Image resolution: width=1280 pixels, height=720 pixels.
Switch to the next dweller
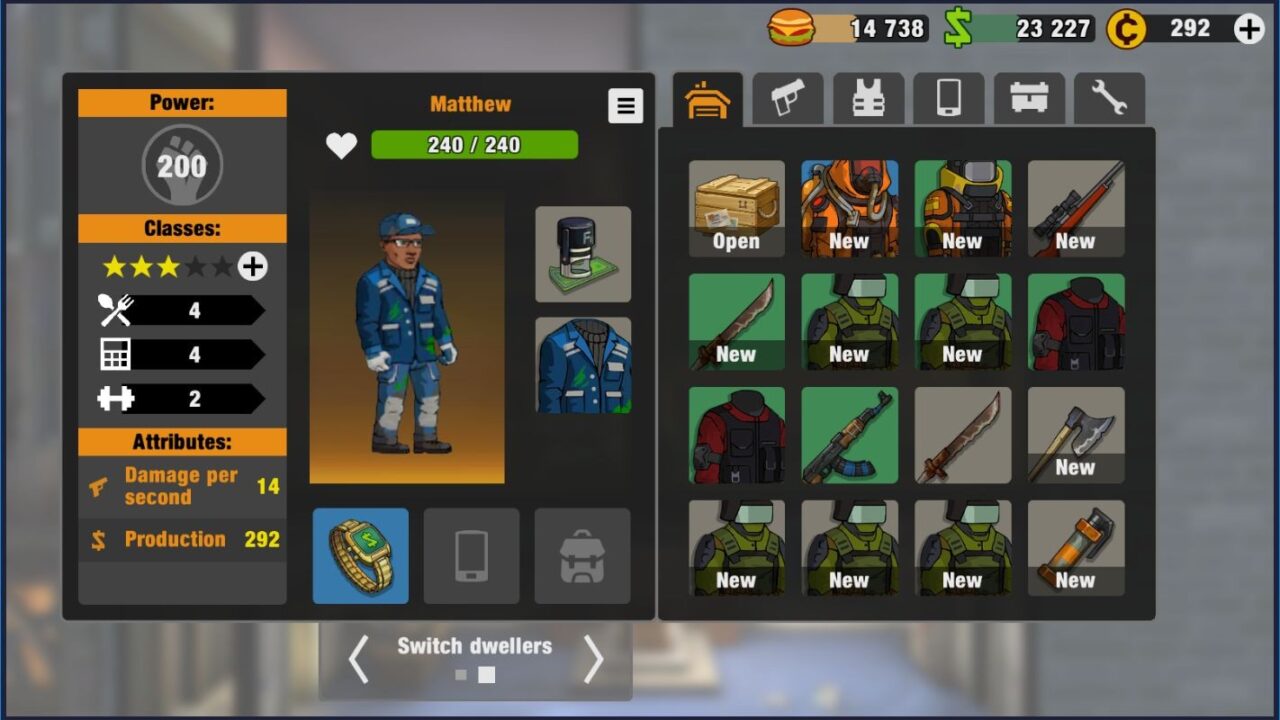pos(594,660)
